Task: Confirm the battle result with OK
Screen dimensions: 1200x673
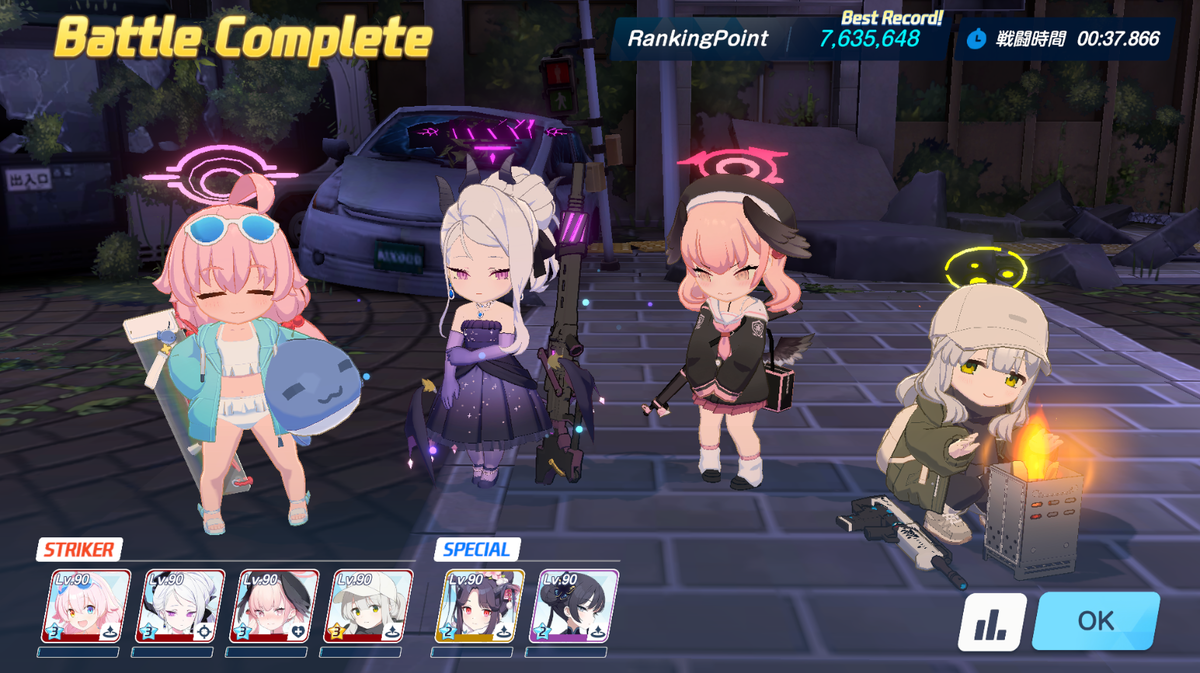Action: (x=1095, y=621)
